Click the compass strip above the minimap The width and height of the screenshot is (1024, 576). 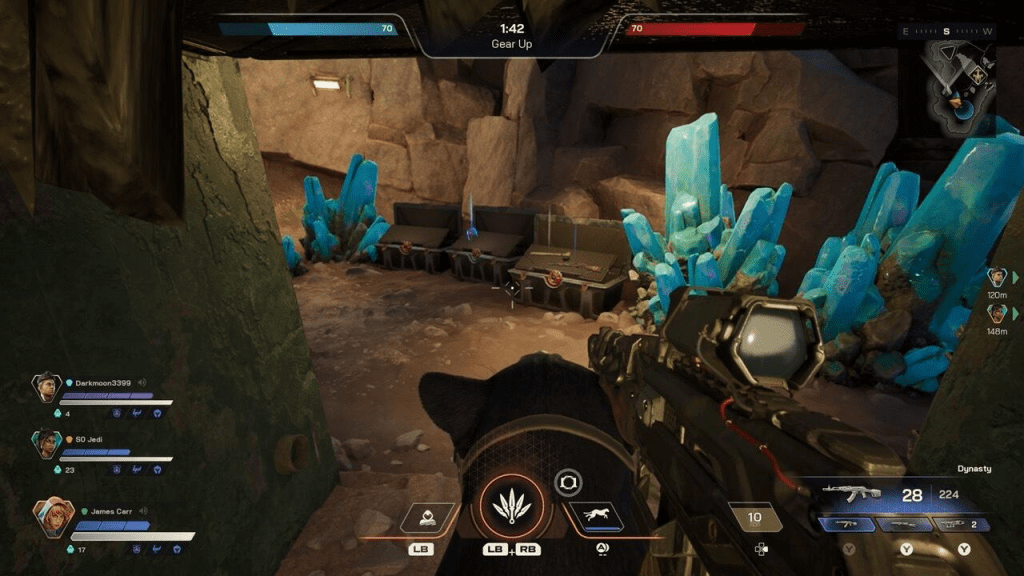point(946,31)
